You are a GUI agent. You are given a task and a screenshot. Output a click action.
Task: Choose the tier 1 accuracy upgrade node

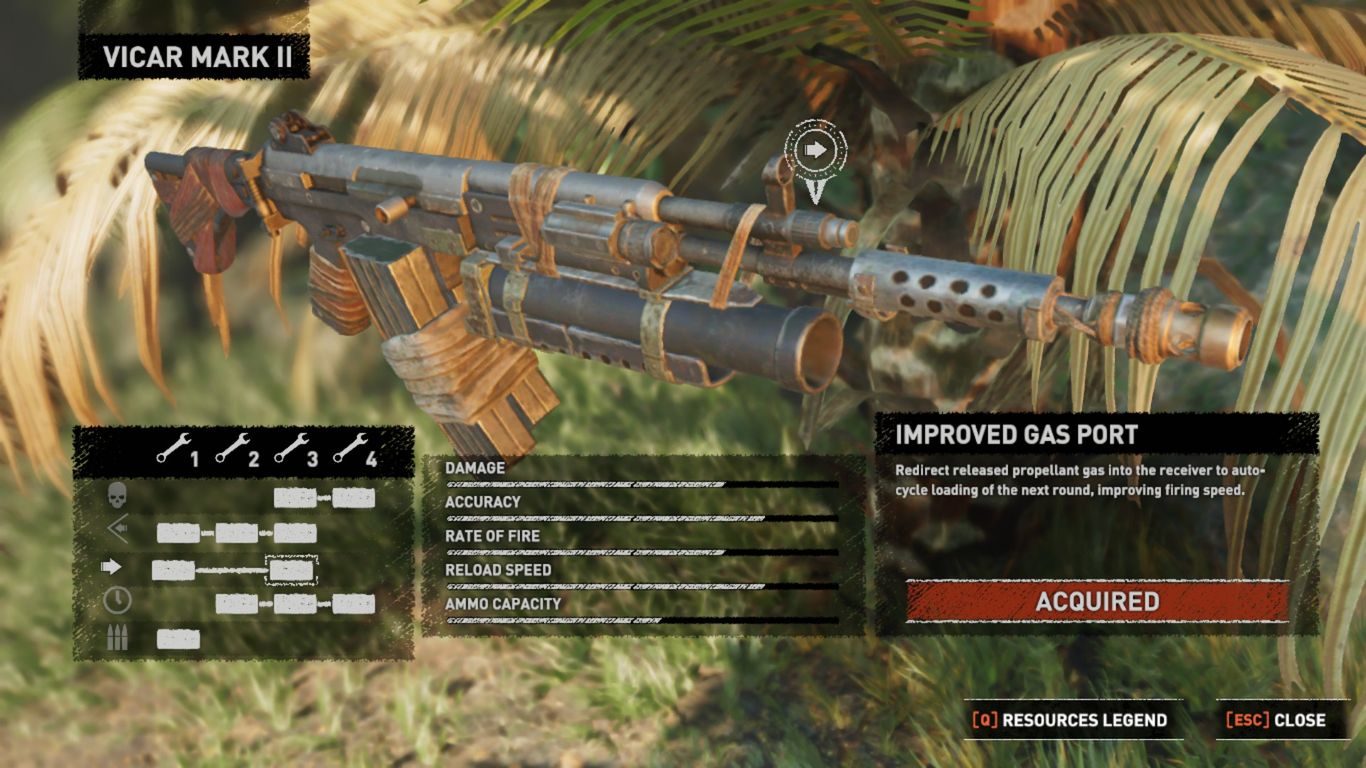click(x=178, y=533)
